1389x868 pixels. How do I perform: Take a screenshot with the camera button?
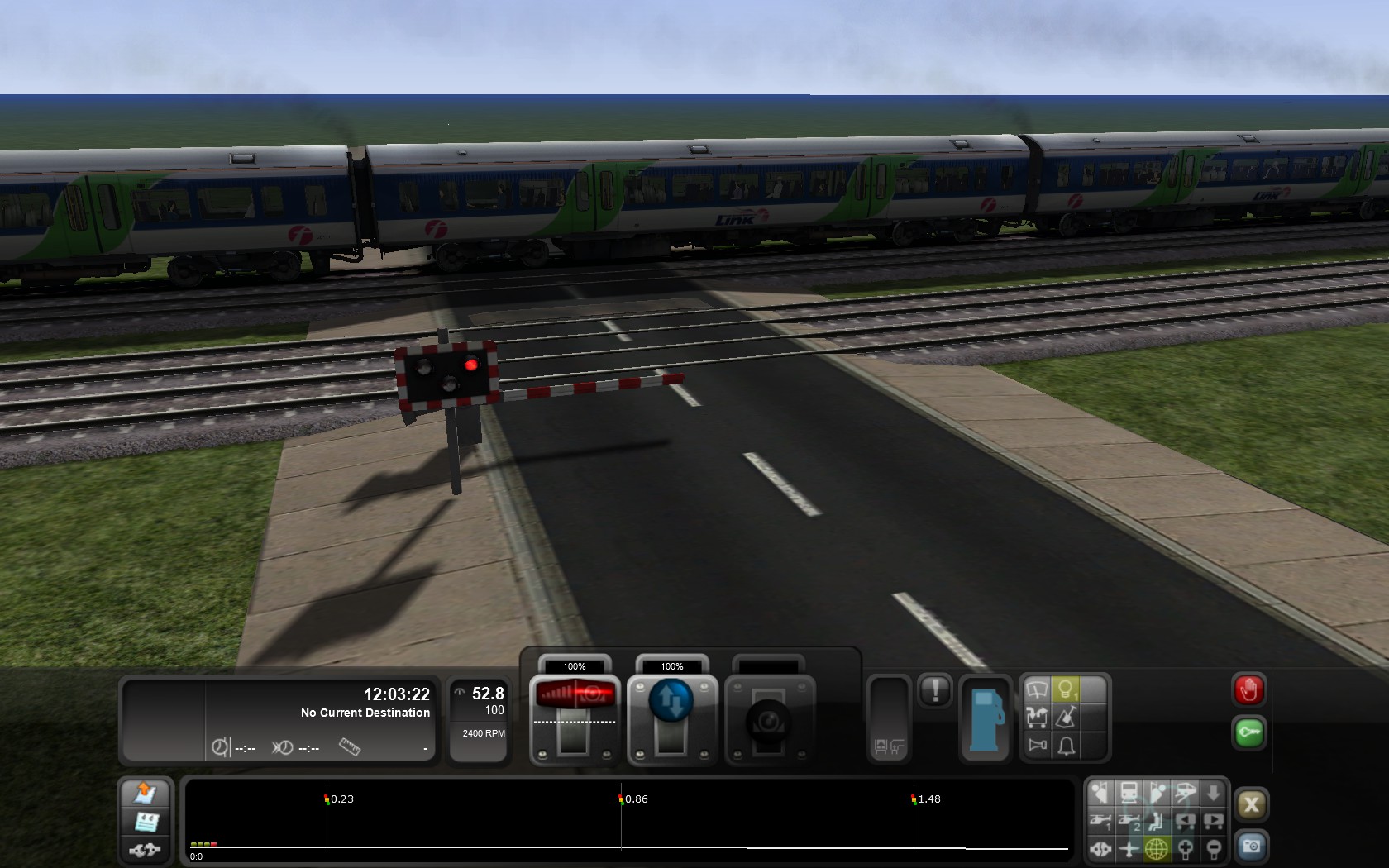(1251, 847)
